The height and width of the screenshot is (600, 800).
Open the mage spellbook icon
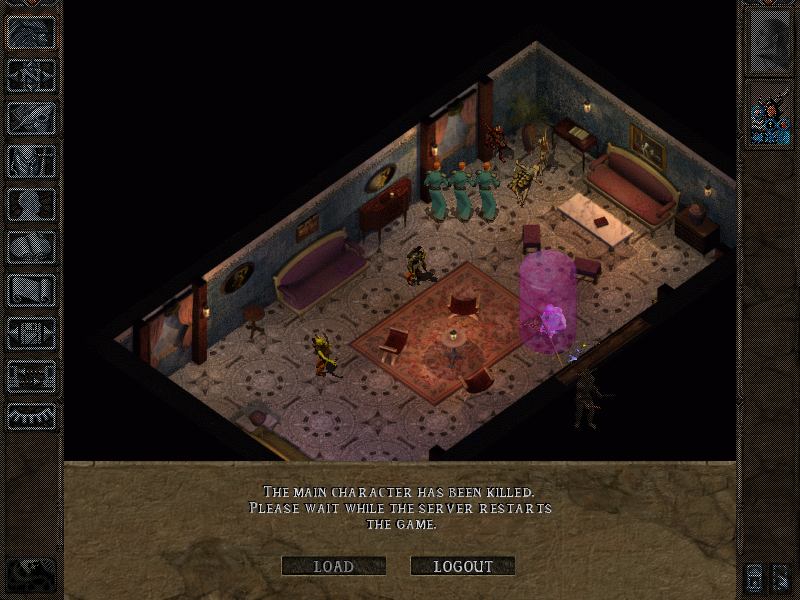click(32, 247)
